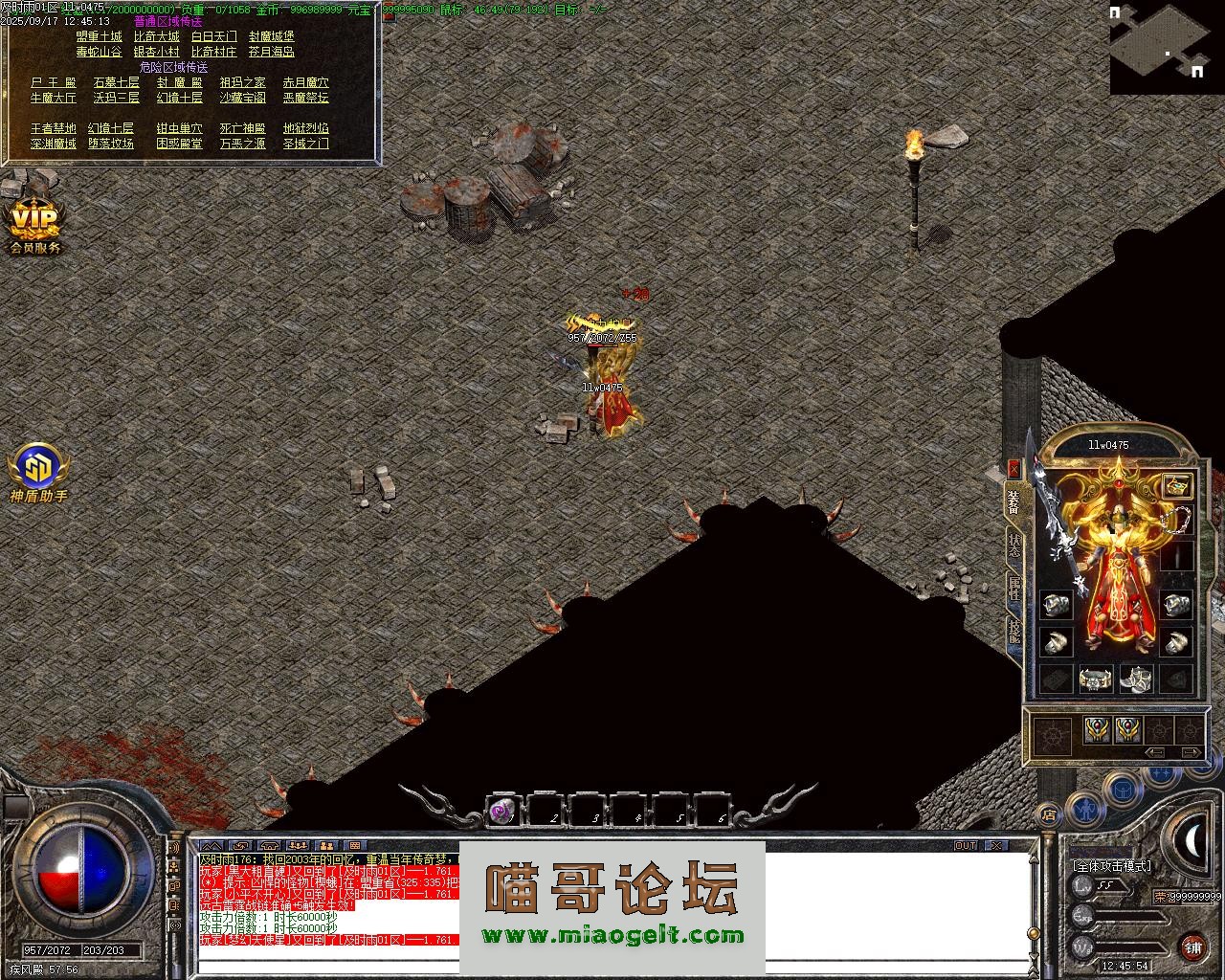Choose 苍月海岛 teleport destination
1225x980 pixels.
point(271,53)
